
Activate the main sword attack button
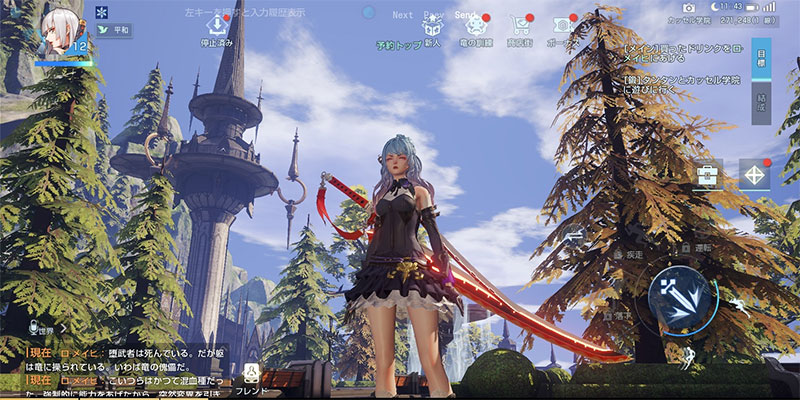click(x=679, y=298)
